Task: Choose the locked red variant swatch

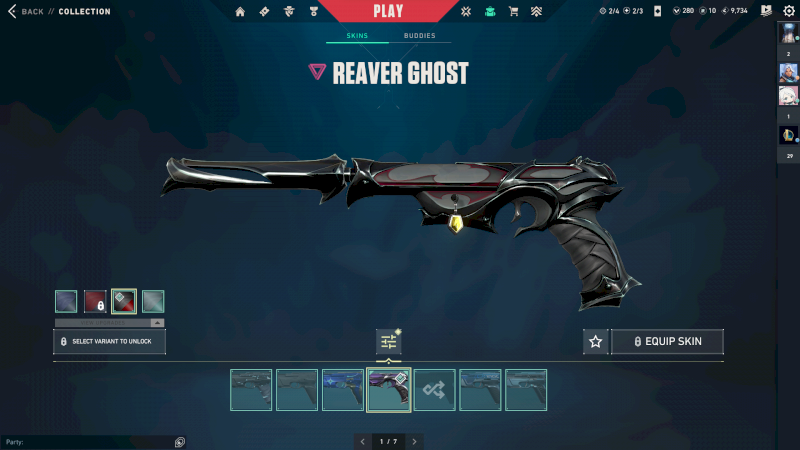Action: (x=95, y=301)
